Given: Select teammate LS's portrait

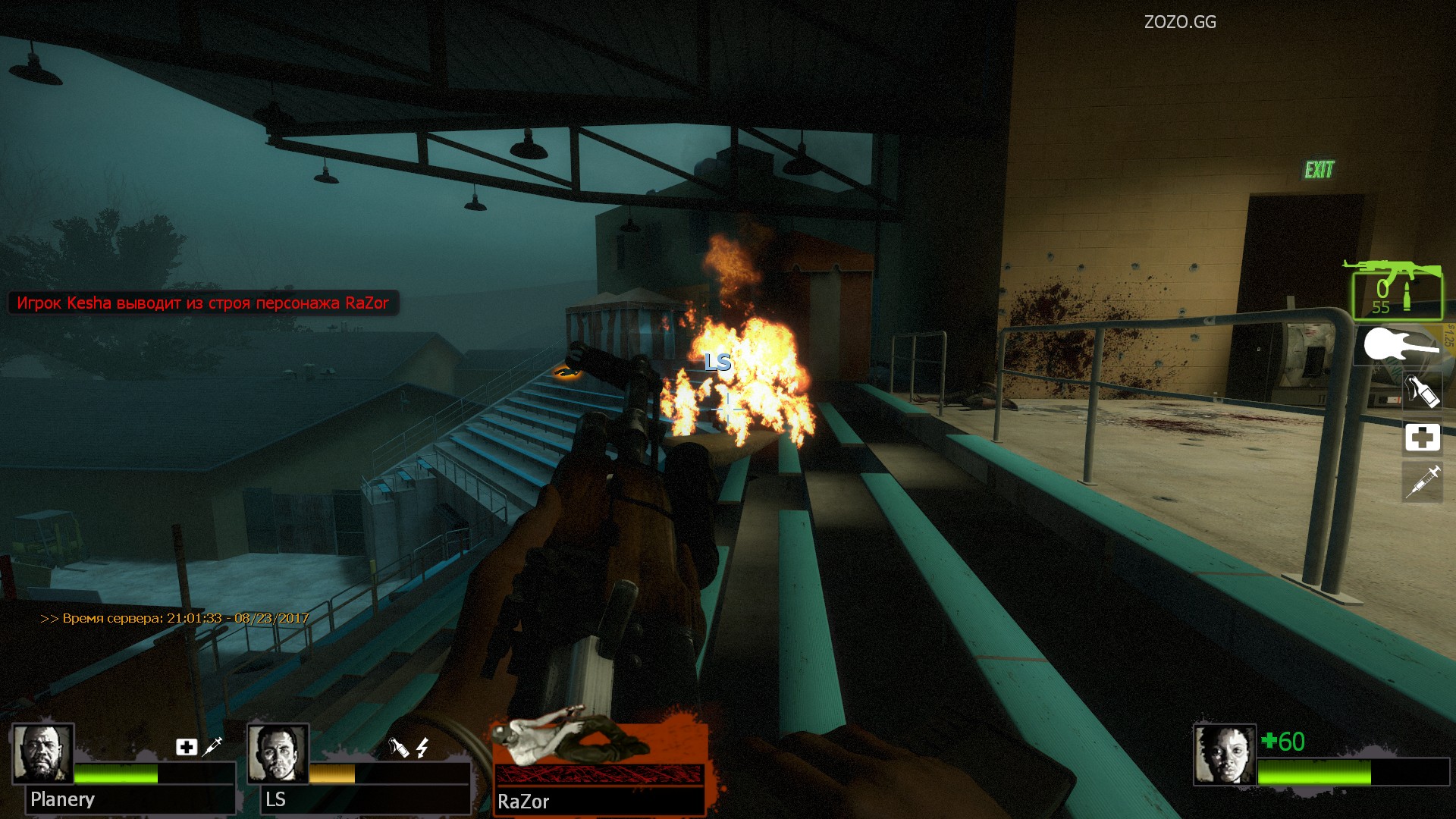Looking at the screenshot, I should click(278, 753).
